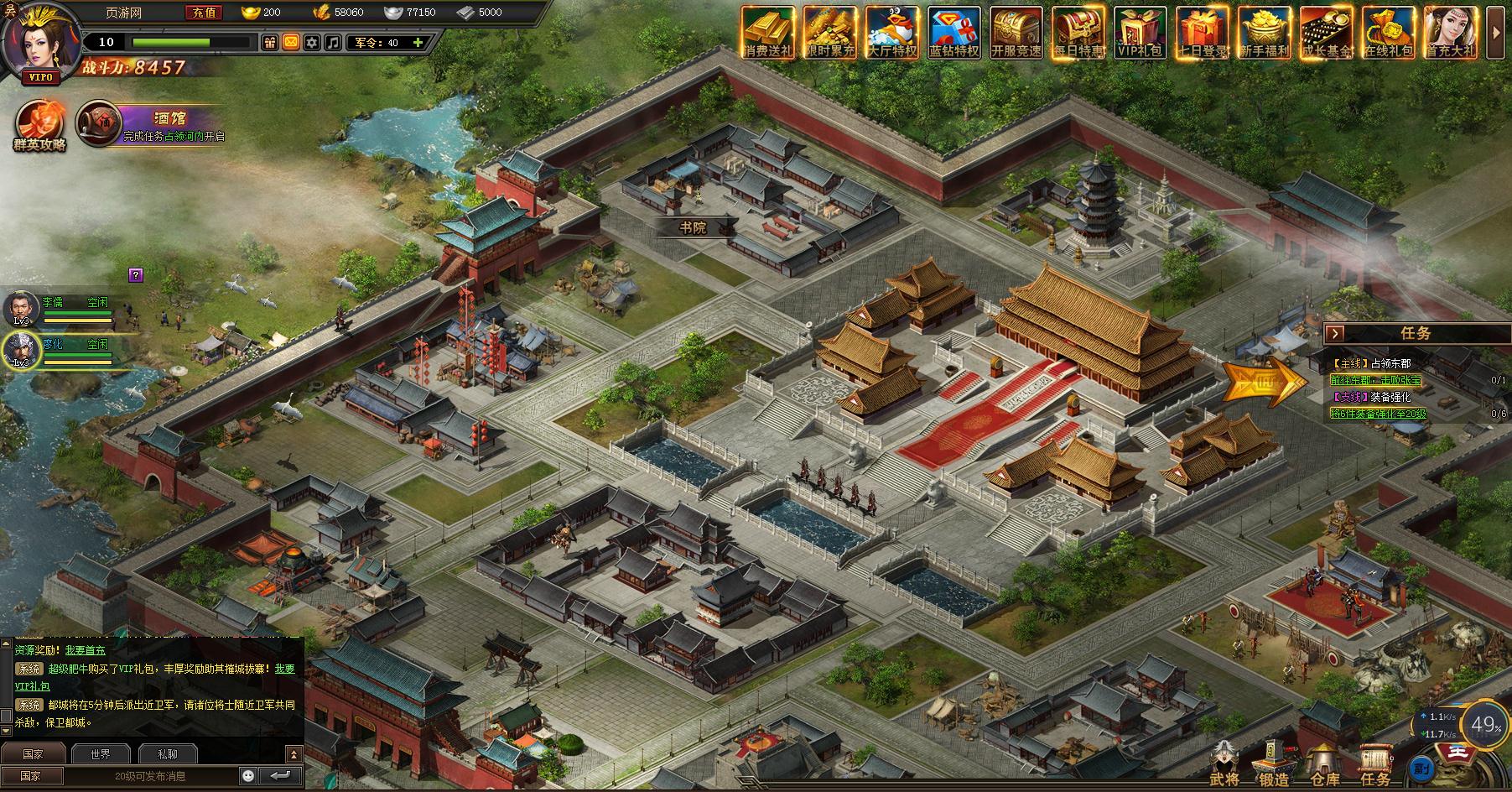
Task: Switch to the 世界 chat tab
Action: click(x=100, y=753)
